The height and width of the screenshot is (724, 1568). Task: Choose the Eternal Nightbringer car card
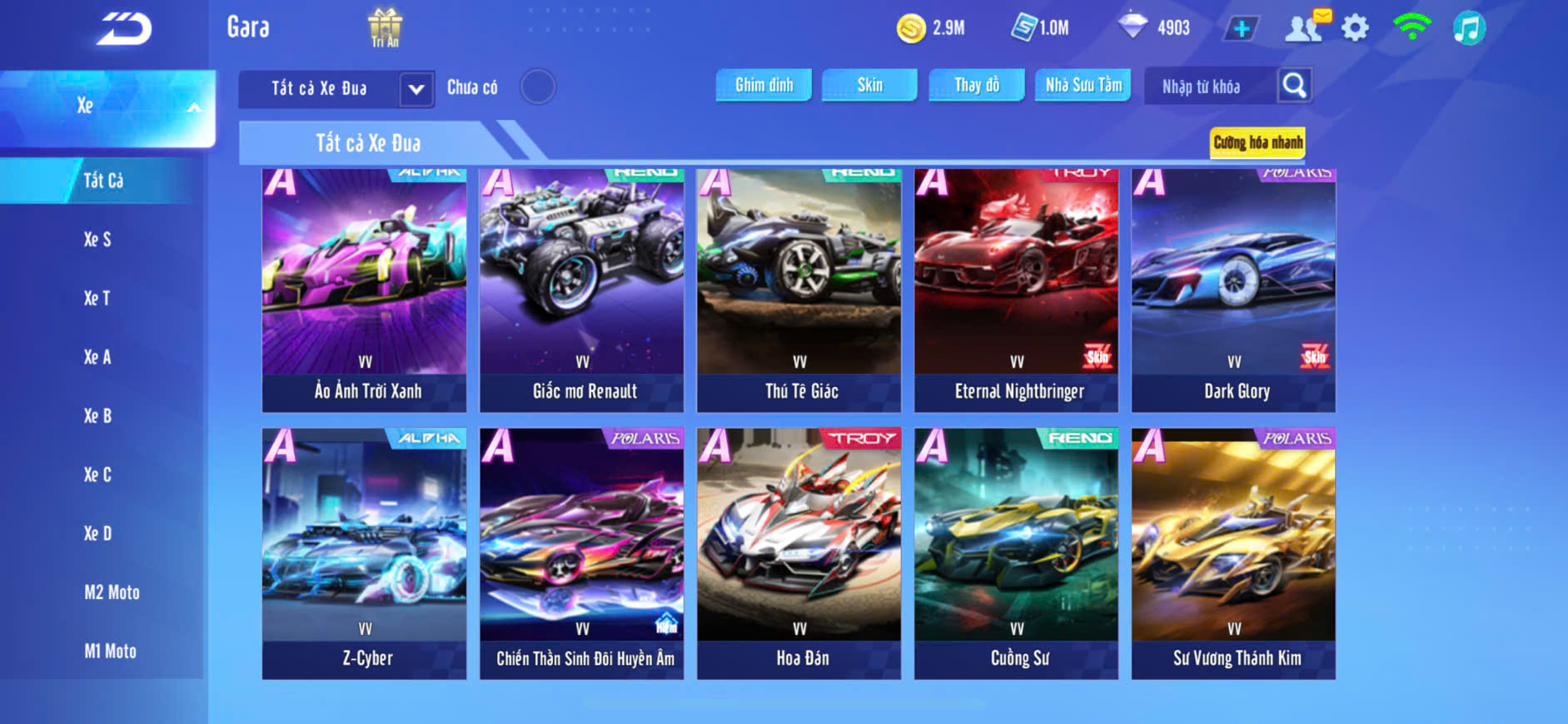coord(1016,290)
